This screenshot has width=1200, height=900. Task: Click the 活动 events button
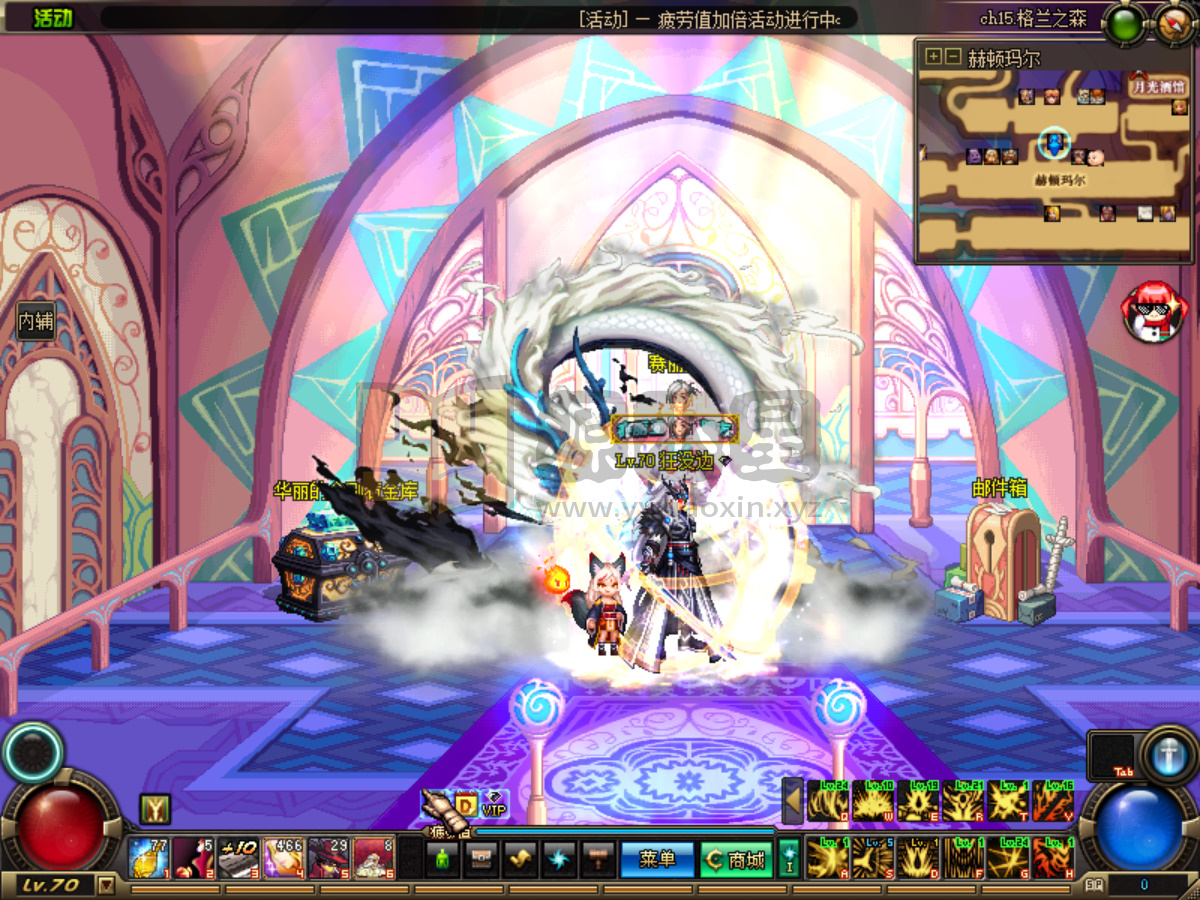52,18
